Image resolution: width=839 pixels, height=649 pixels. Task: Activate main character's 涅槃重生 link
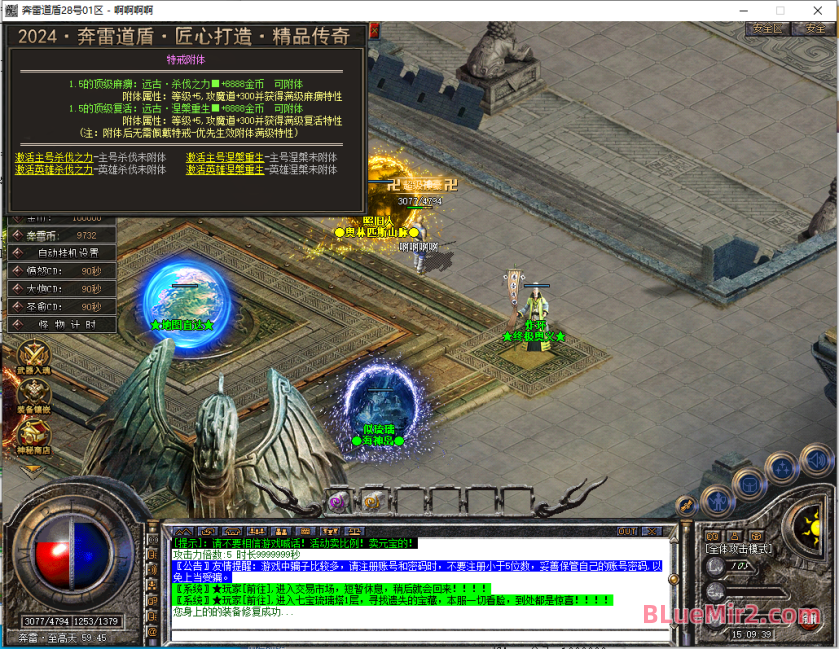click(x=225, y=157)
